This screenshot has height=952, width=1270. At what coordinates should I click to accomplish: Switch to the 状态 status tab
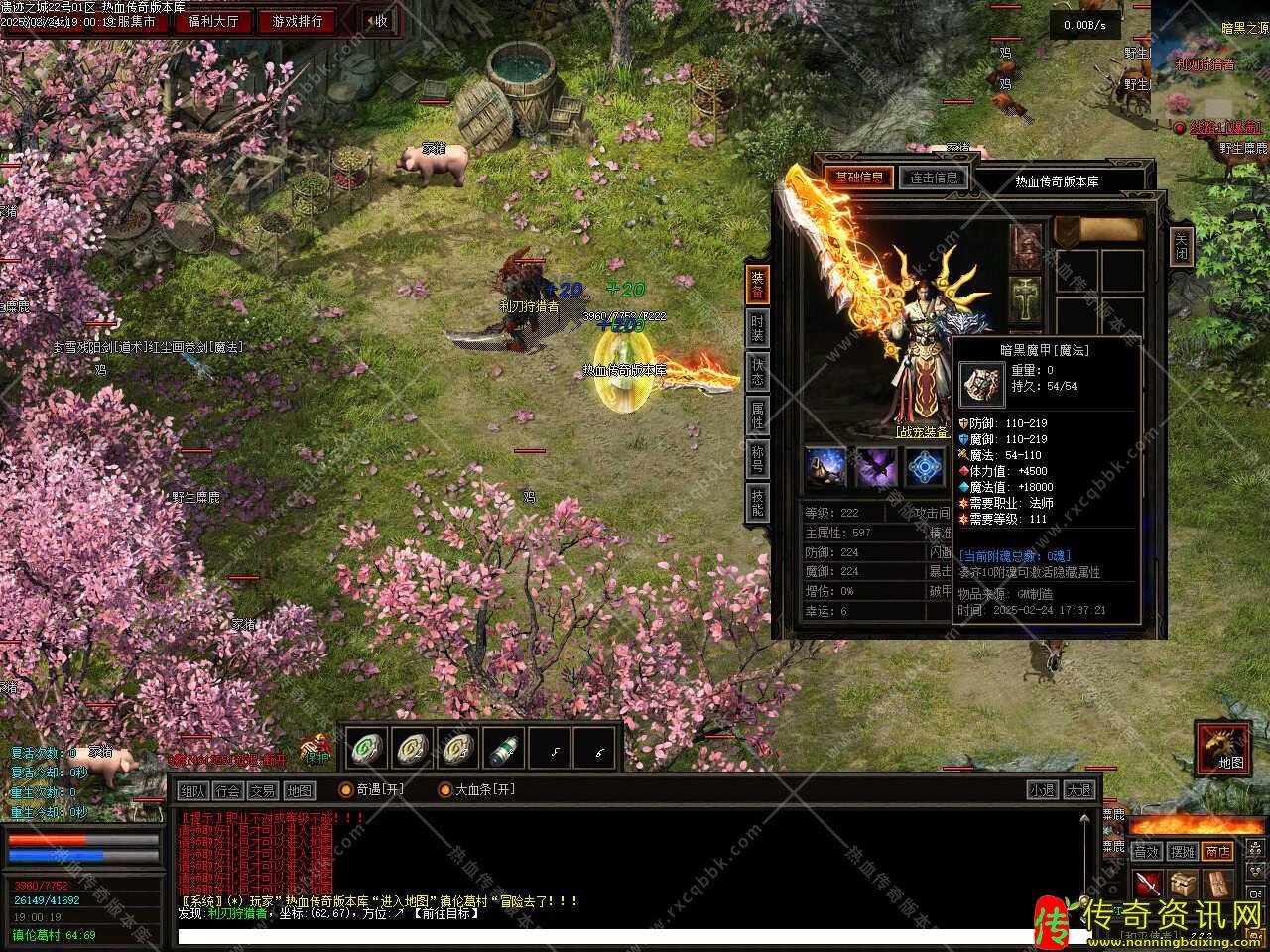click(x=757, y=371)
